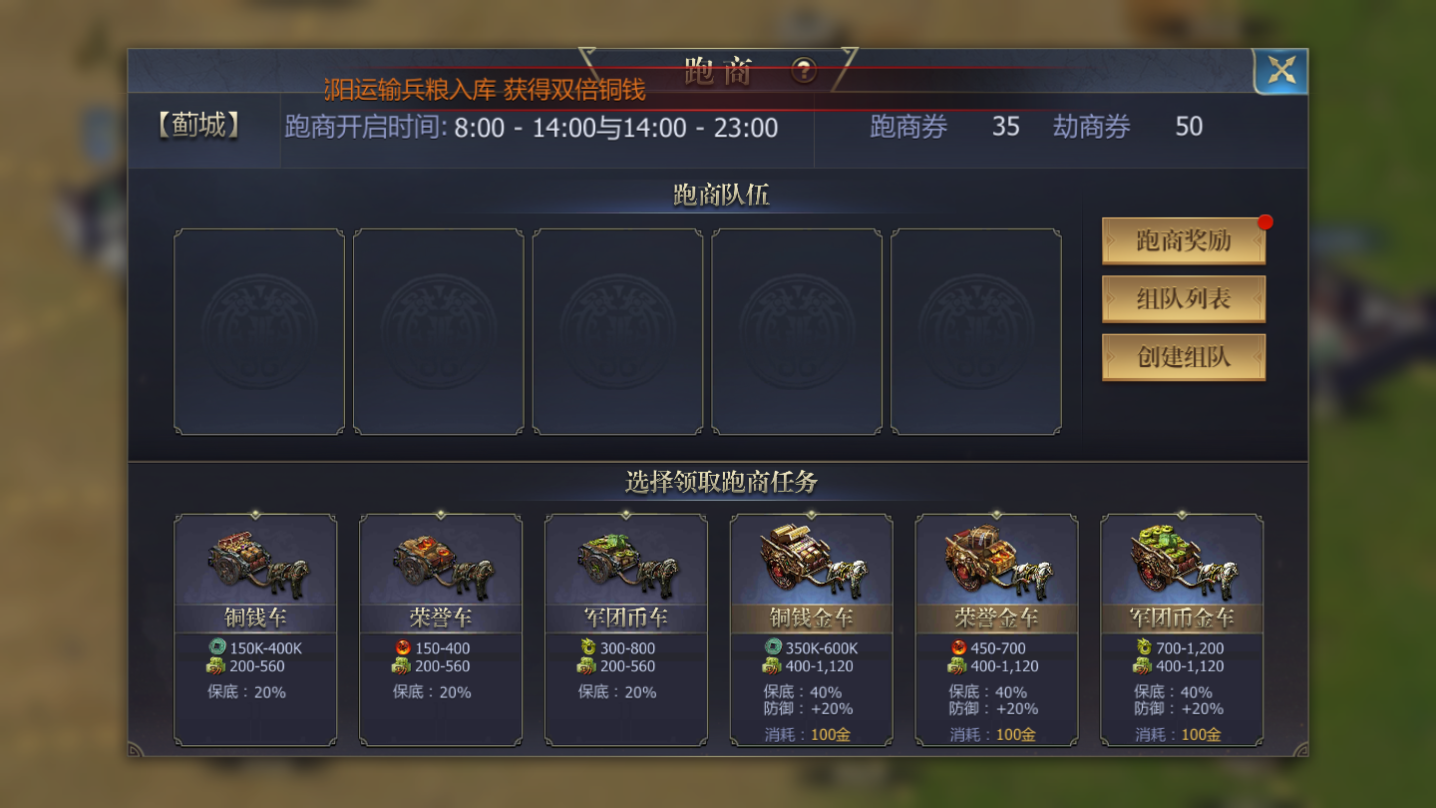Click the scrolling announcement about double copper coins

tap(485, 89)
